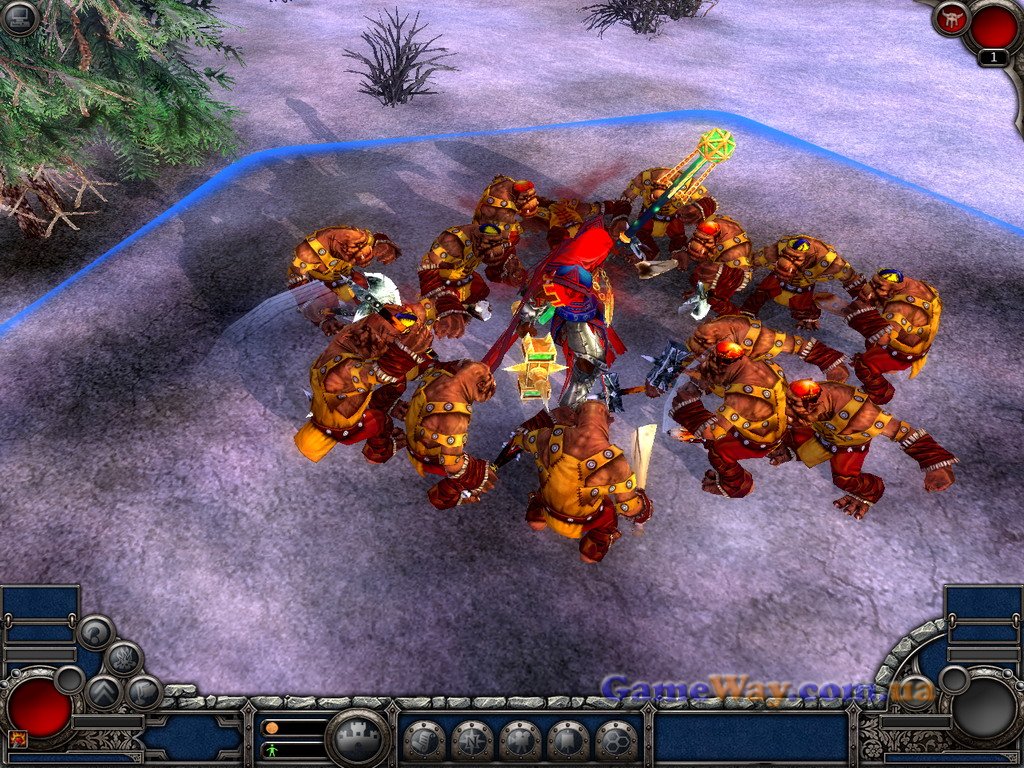The height and width of the screenshot is (768, 1024).
Task: Activate the flame icon button
Action: [123, 659]
